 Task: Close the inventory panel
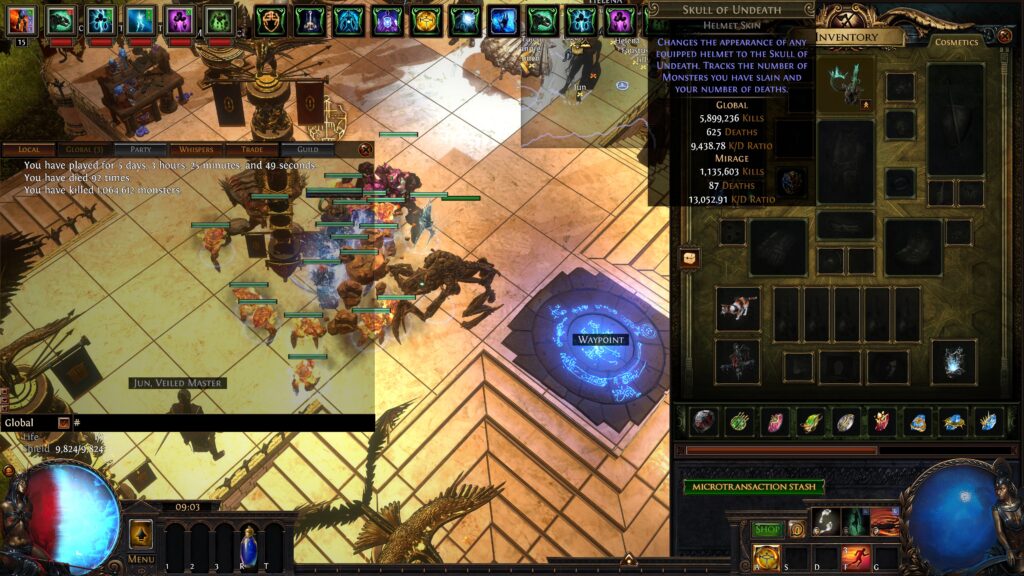pyautogui.click(x=1004, y=36)
